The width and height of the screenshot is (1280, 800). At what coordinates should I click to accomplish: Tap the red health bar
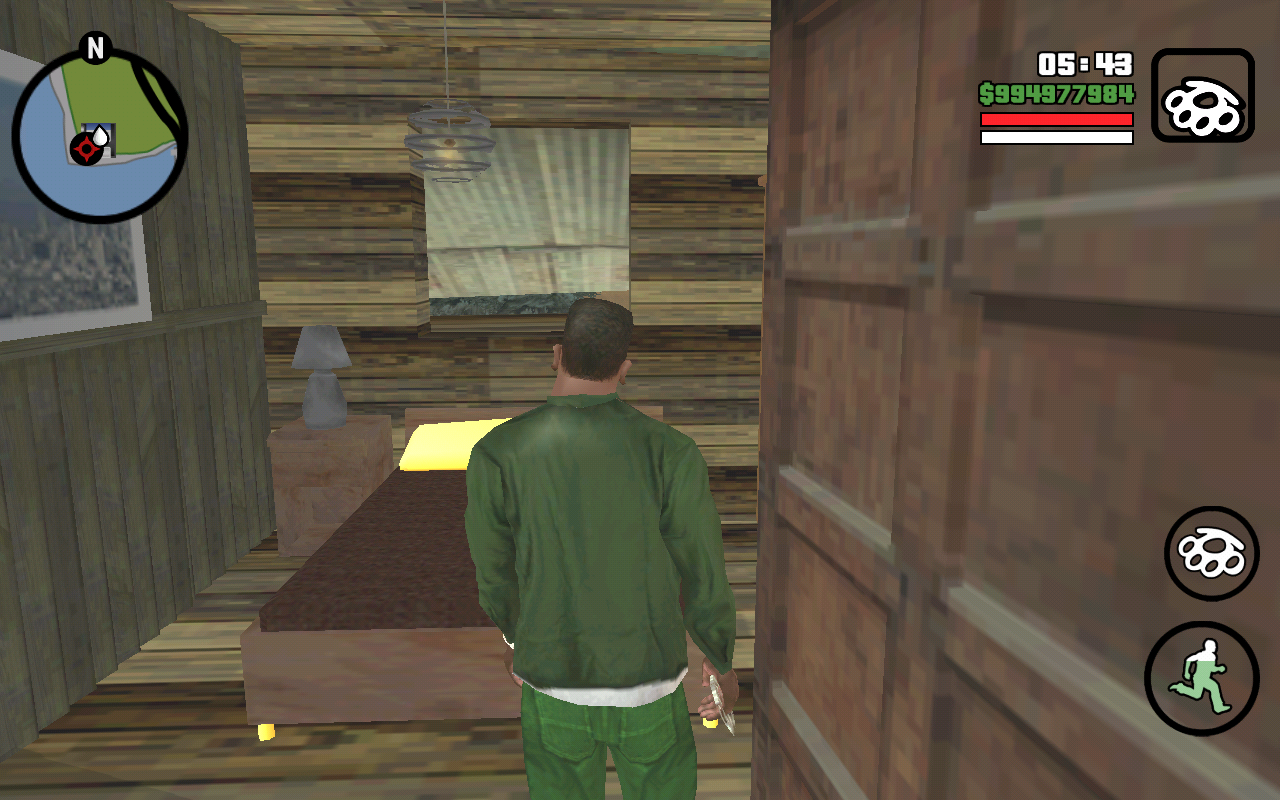click(x=1055, y=116)
